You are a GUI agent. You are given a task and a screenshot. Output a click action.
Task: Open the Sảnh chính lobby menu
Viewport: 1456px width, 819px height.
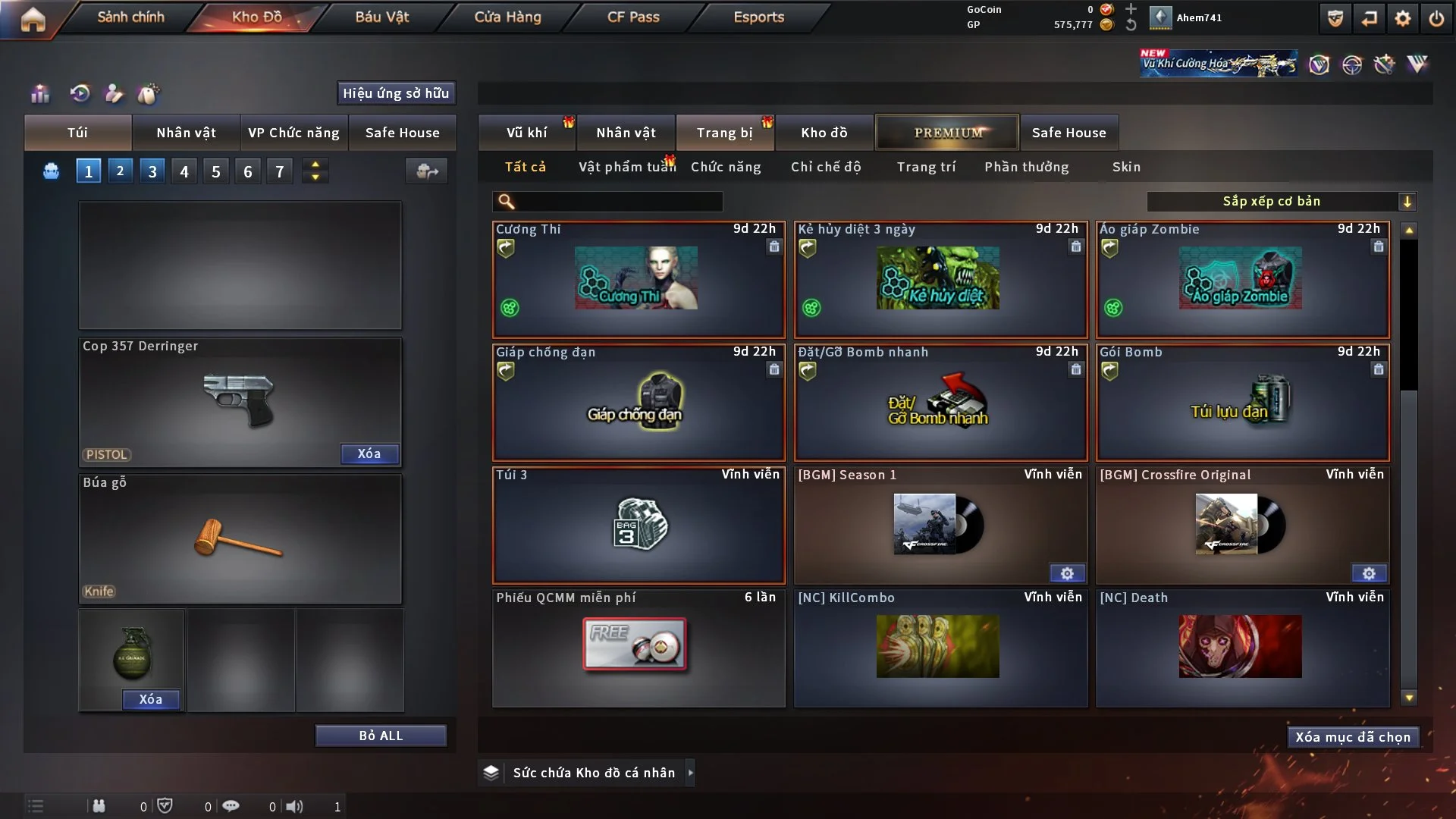(x=130, y=17)
